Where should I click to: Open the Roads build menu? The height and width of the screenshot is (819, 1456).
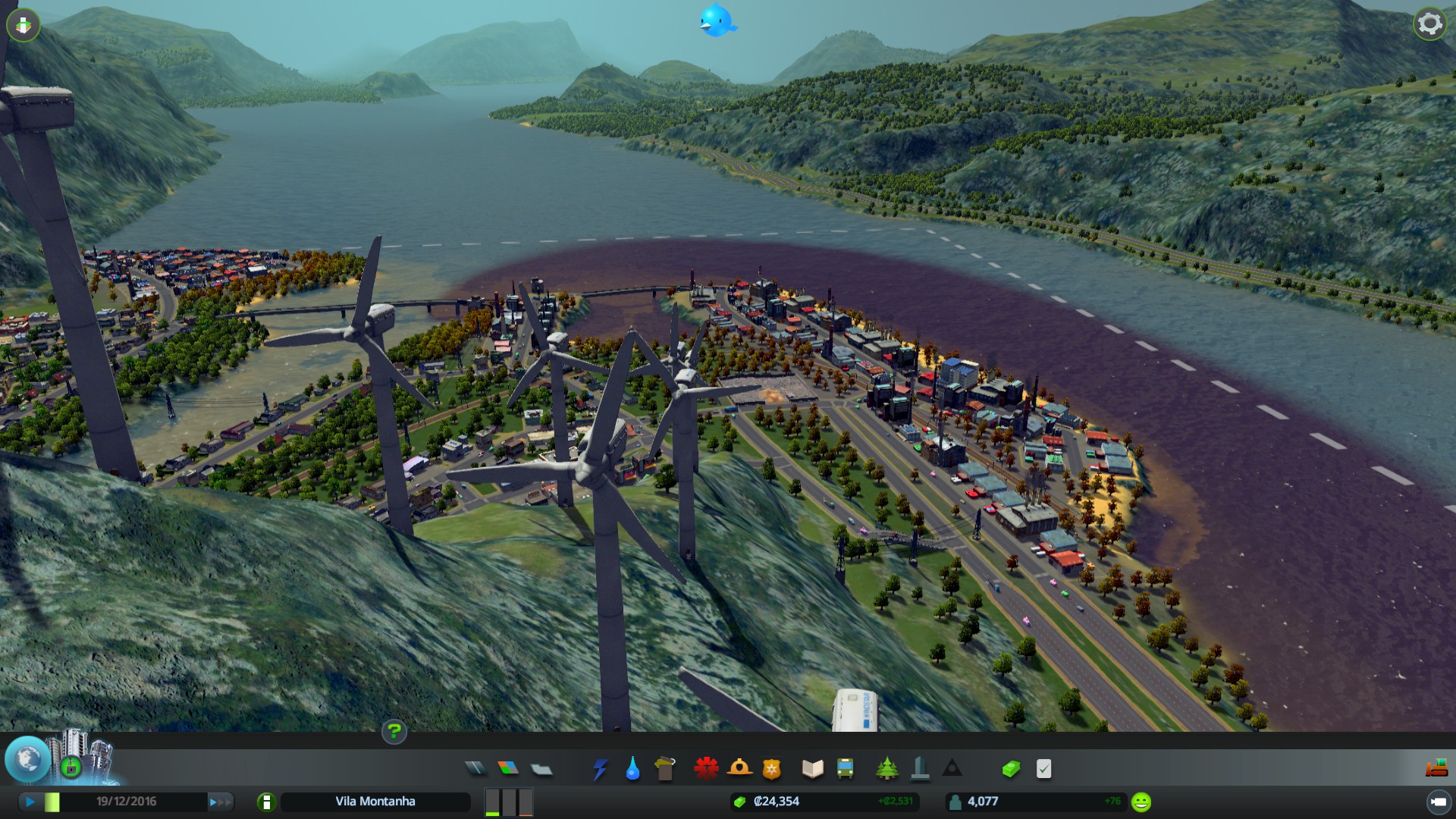tap(475, 769)
